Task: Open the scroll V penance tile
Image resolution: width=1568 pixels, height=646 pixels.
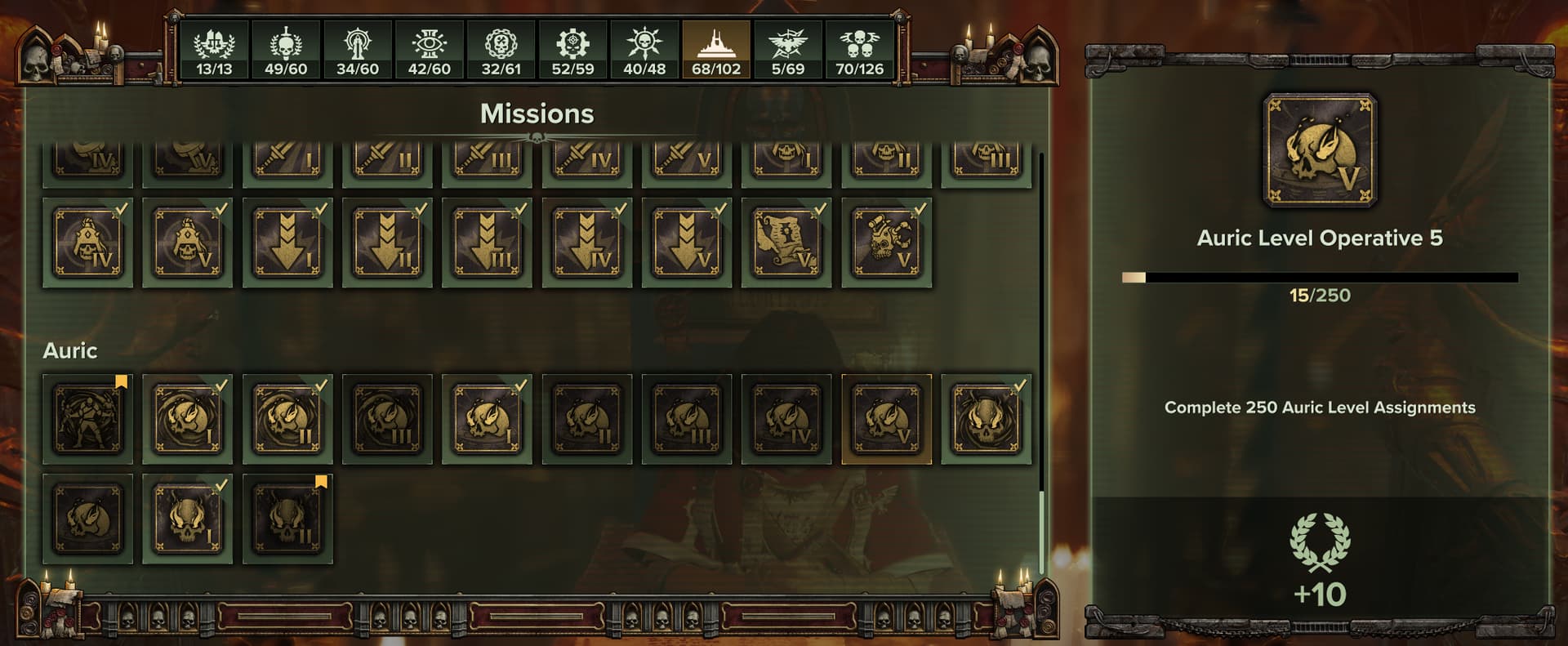Action: (x=786, y=243)
